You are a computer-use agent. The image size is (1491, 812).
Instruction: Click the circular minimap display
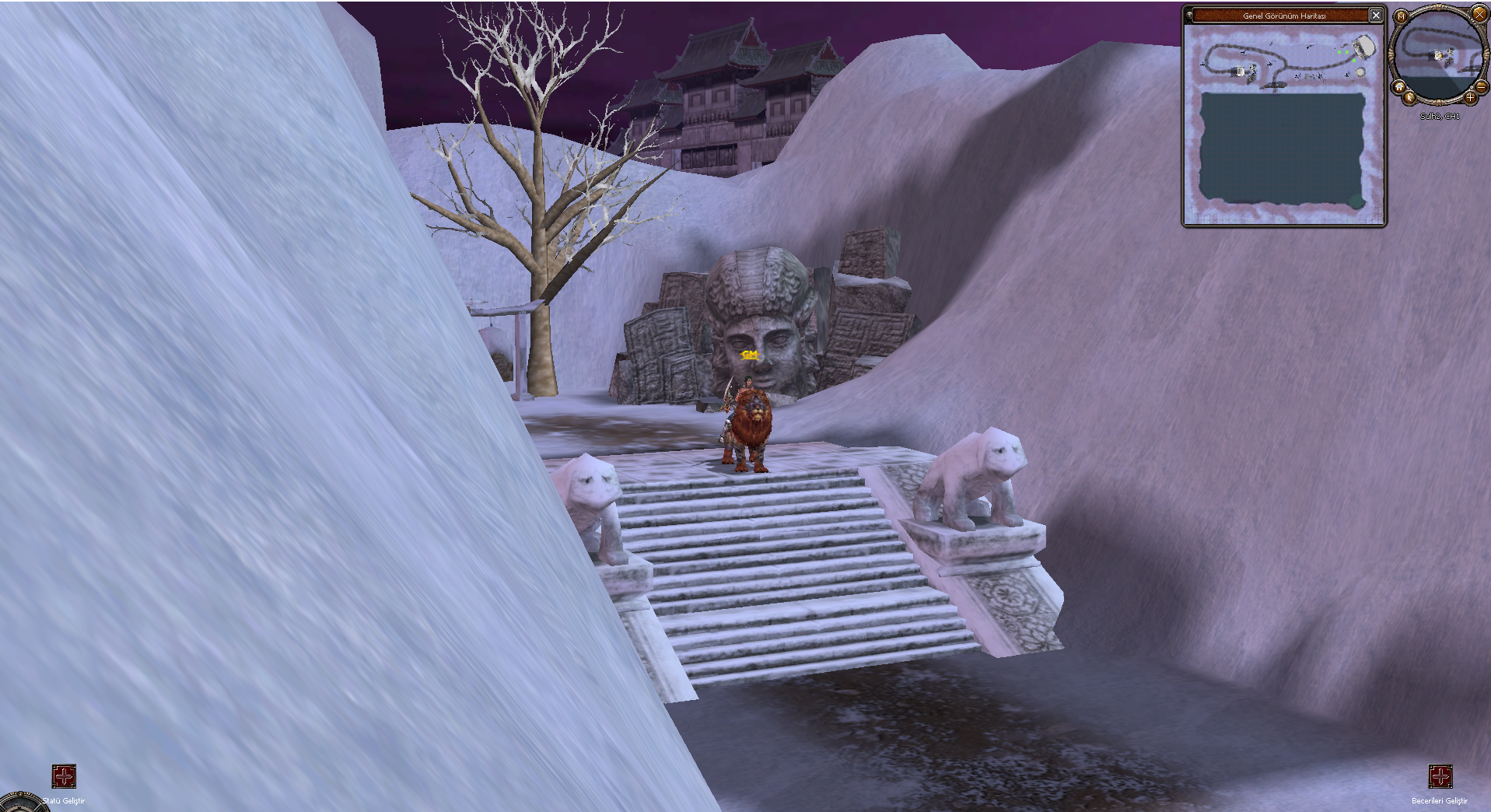pos(1439,53)
